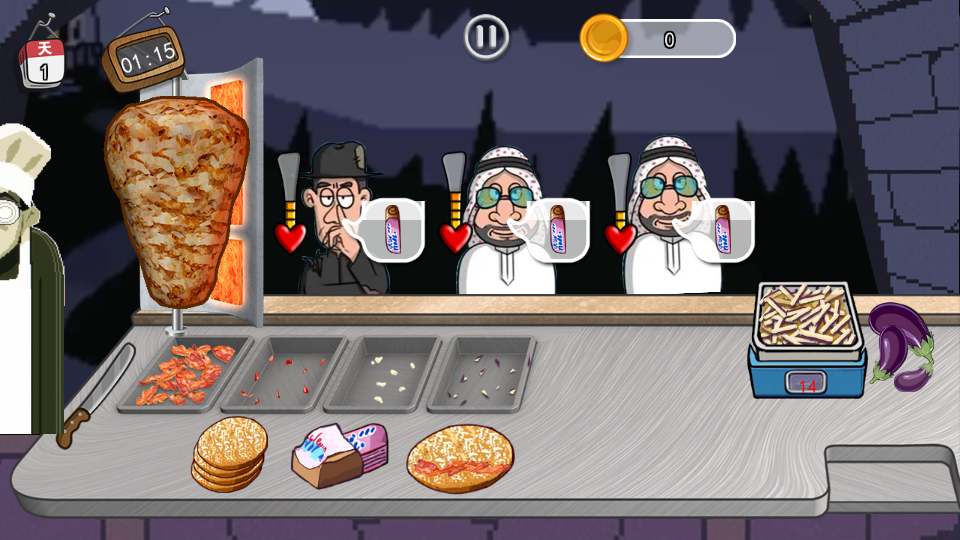Pick up the purple eggplants
The width and height of the screenshot is (960, 540).
coord(900,345)
